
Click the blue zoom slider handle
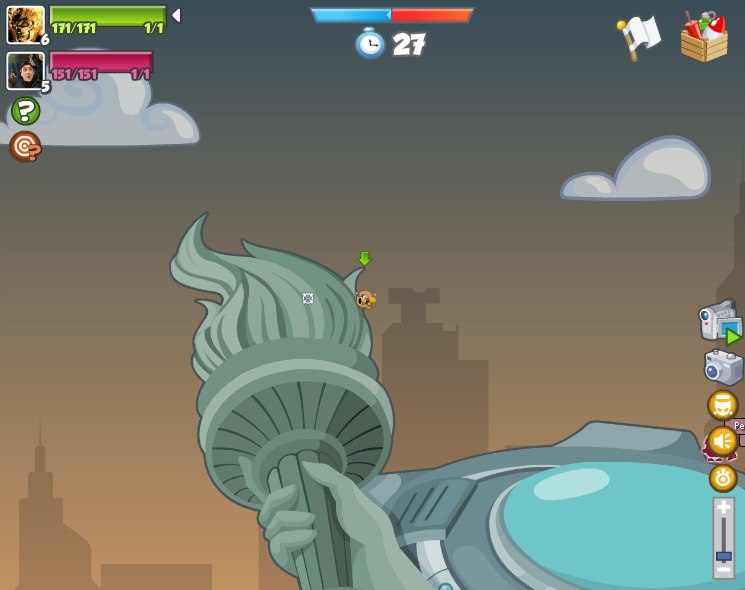(723, 555)
